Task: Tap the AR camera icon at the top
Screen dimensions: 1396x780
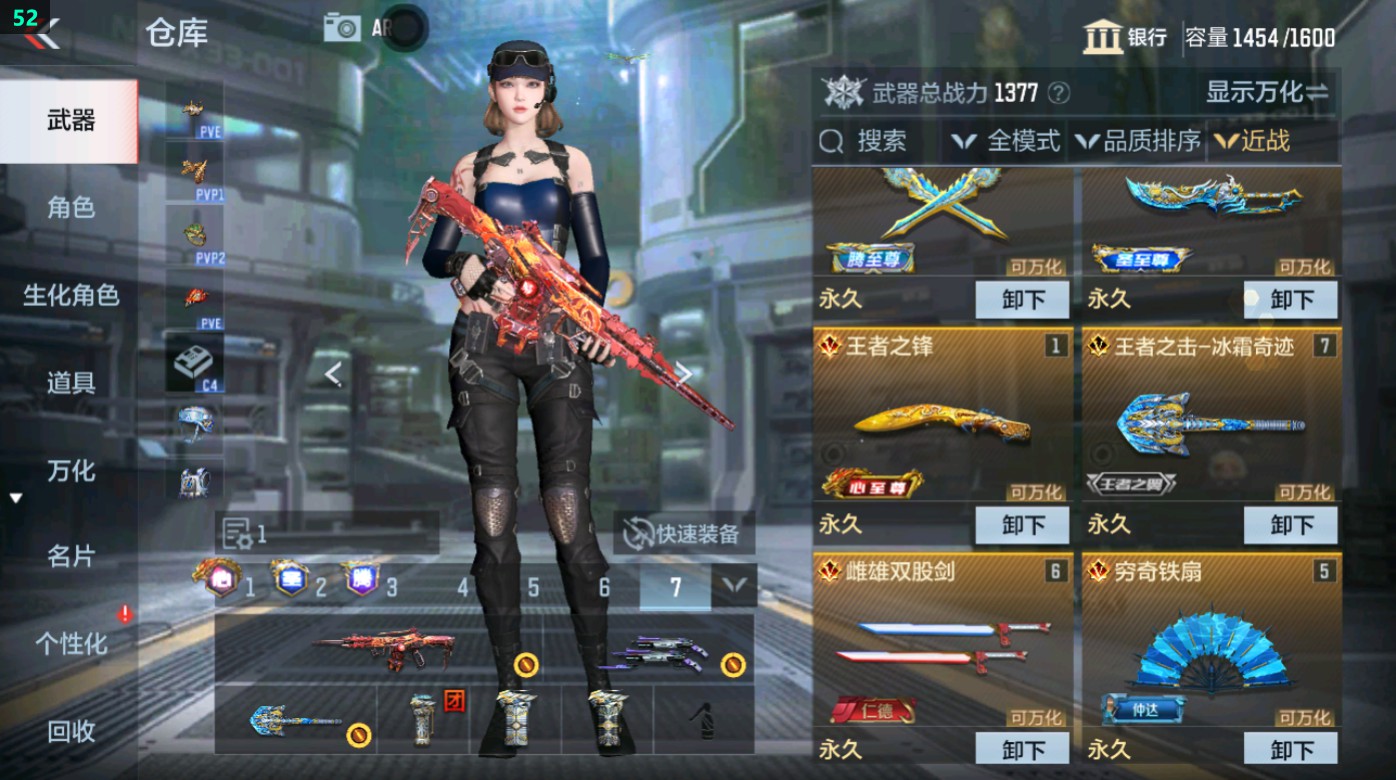Action: coord(342,27)
